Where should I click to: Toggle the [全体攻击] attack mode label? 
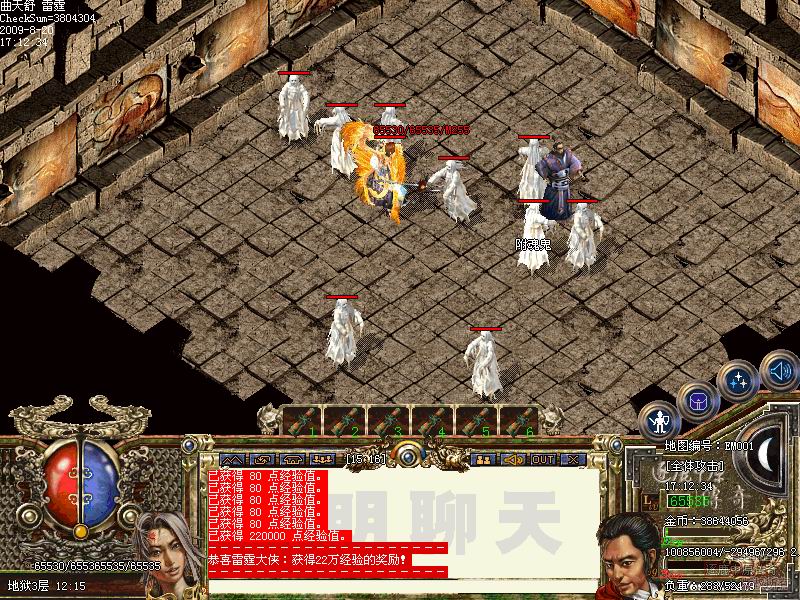[695, 467]
